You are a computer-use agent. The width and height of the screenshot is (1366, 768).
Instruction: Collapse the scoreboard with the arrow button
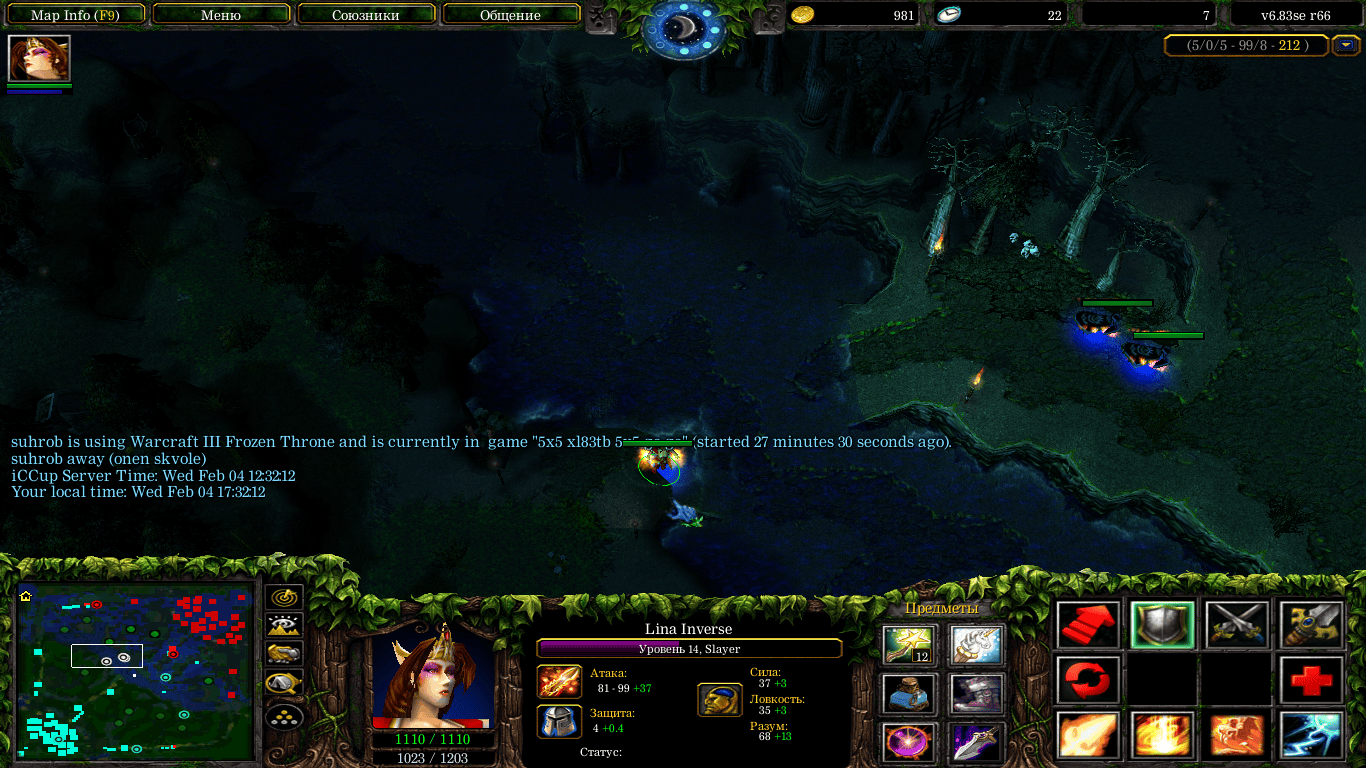click(1346, 45)
